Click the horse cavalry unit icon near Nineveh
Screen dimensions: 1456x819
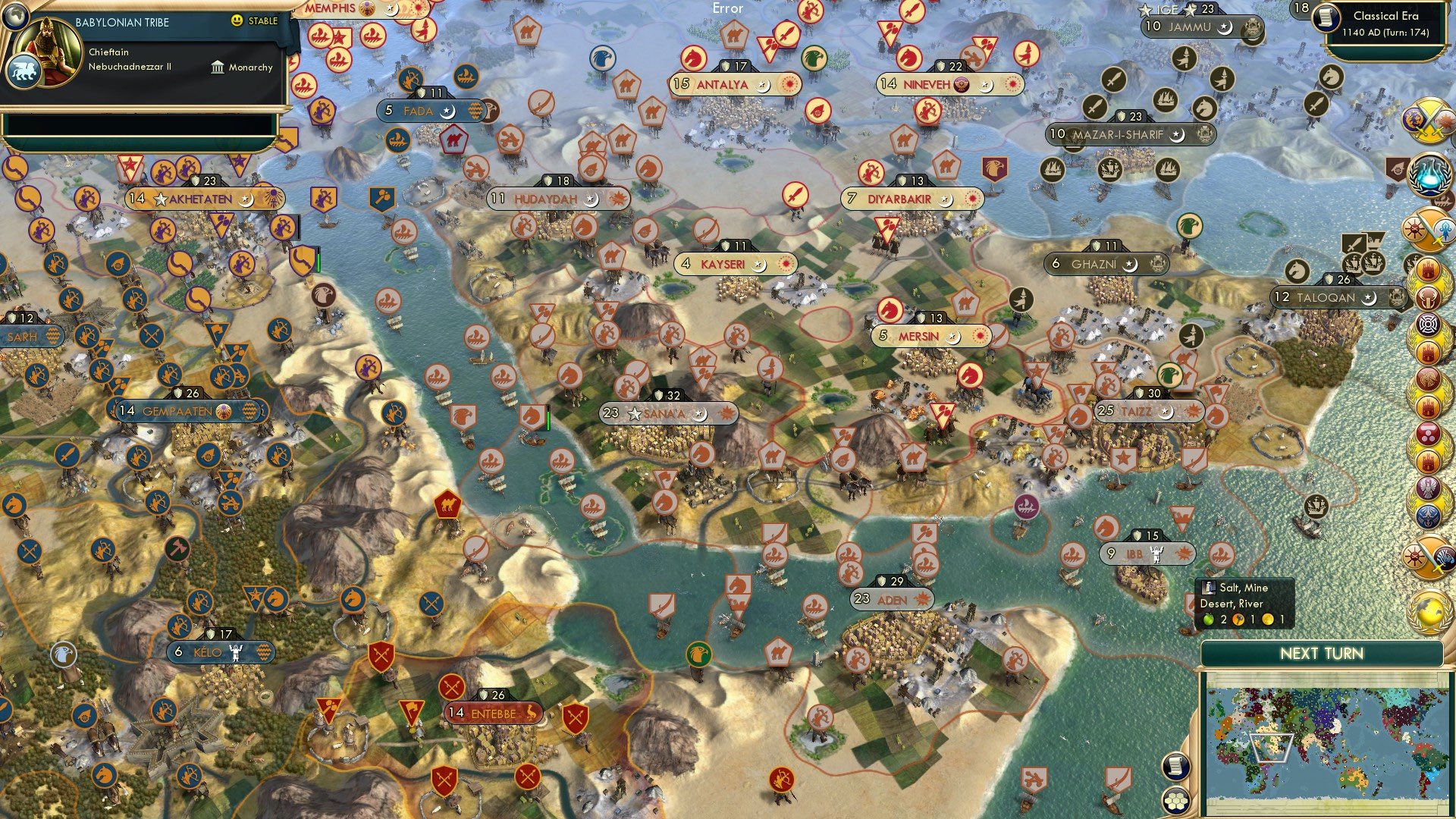tap(908, 59)
